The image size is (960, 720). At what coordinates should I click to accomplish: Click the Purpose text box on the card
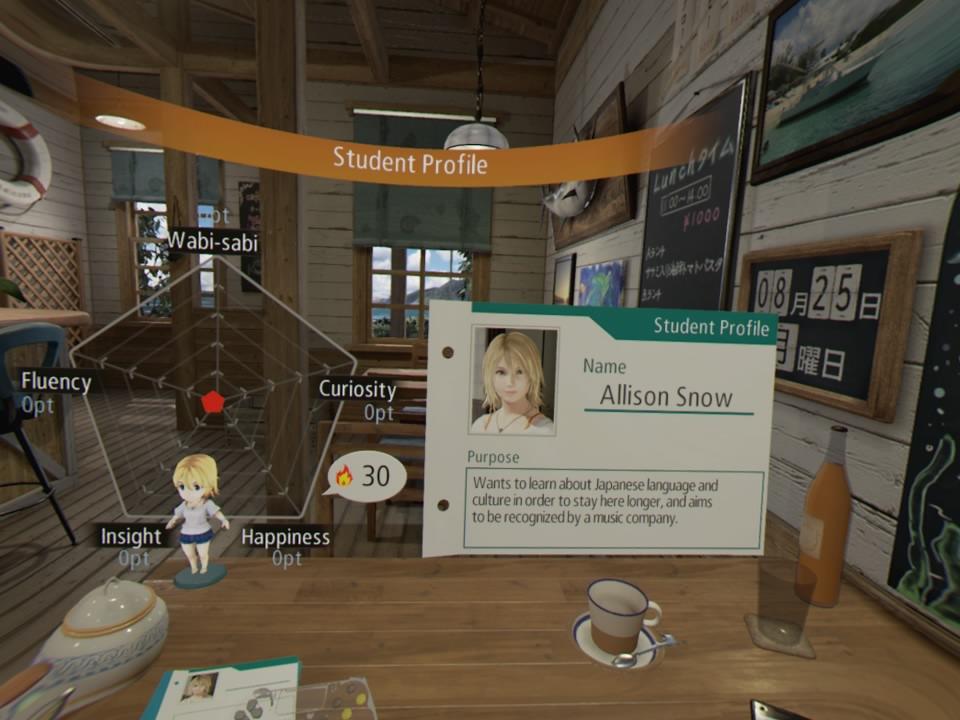(611, 508)
